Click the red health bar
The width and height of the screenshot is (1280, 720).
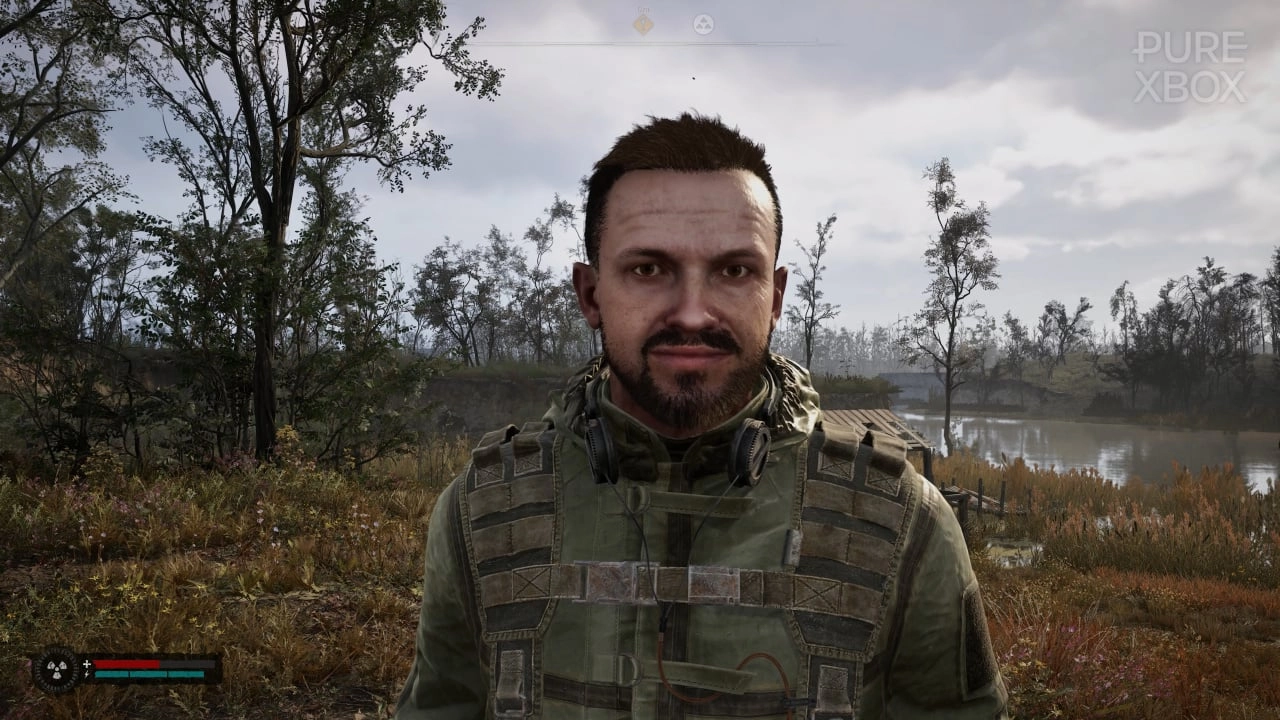coord(125,663)
